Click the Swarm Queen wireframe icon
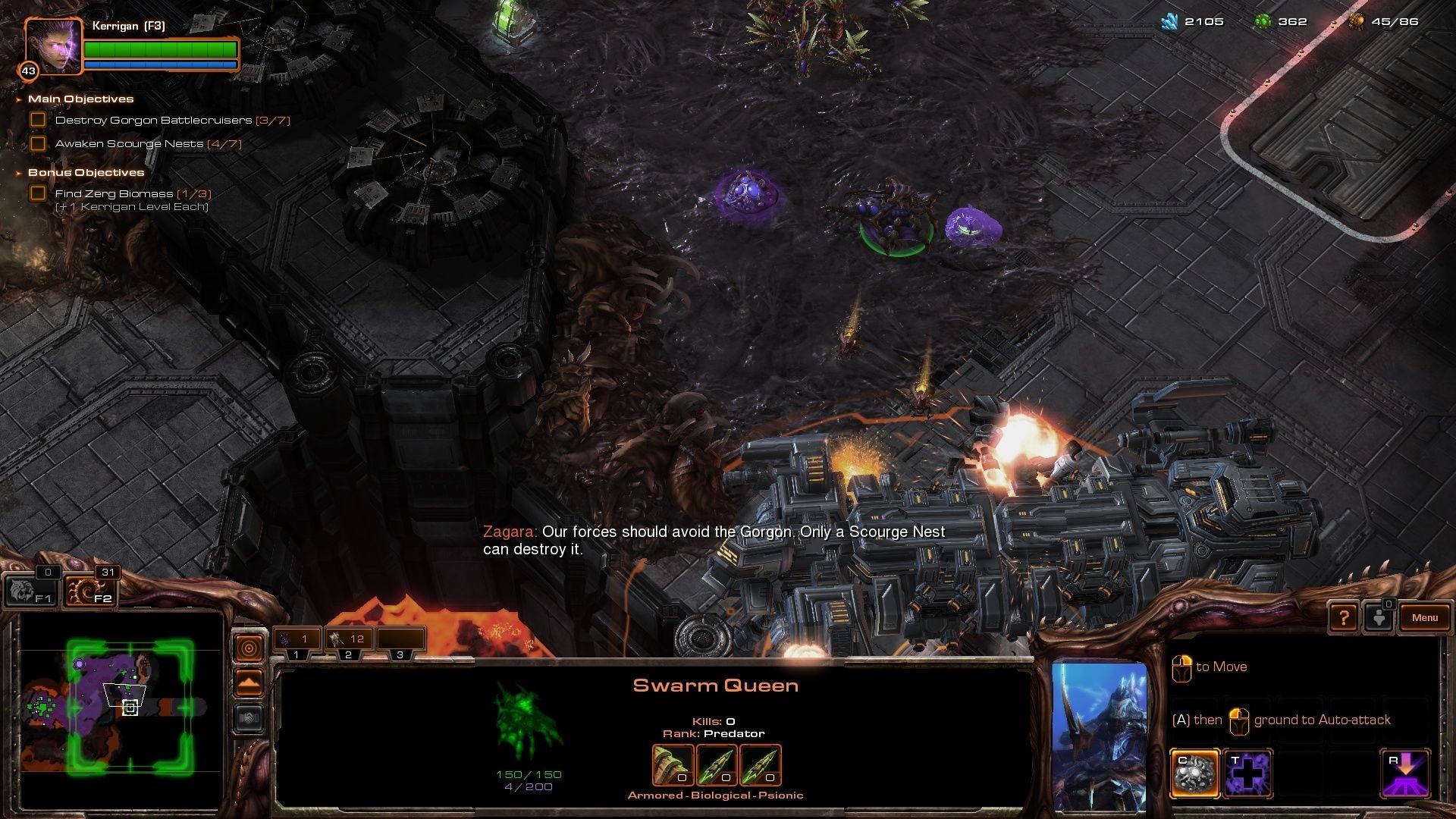Image resolution: width=1456 pixels, height=819 pixels. [528, 720]
